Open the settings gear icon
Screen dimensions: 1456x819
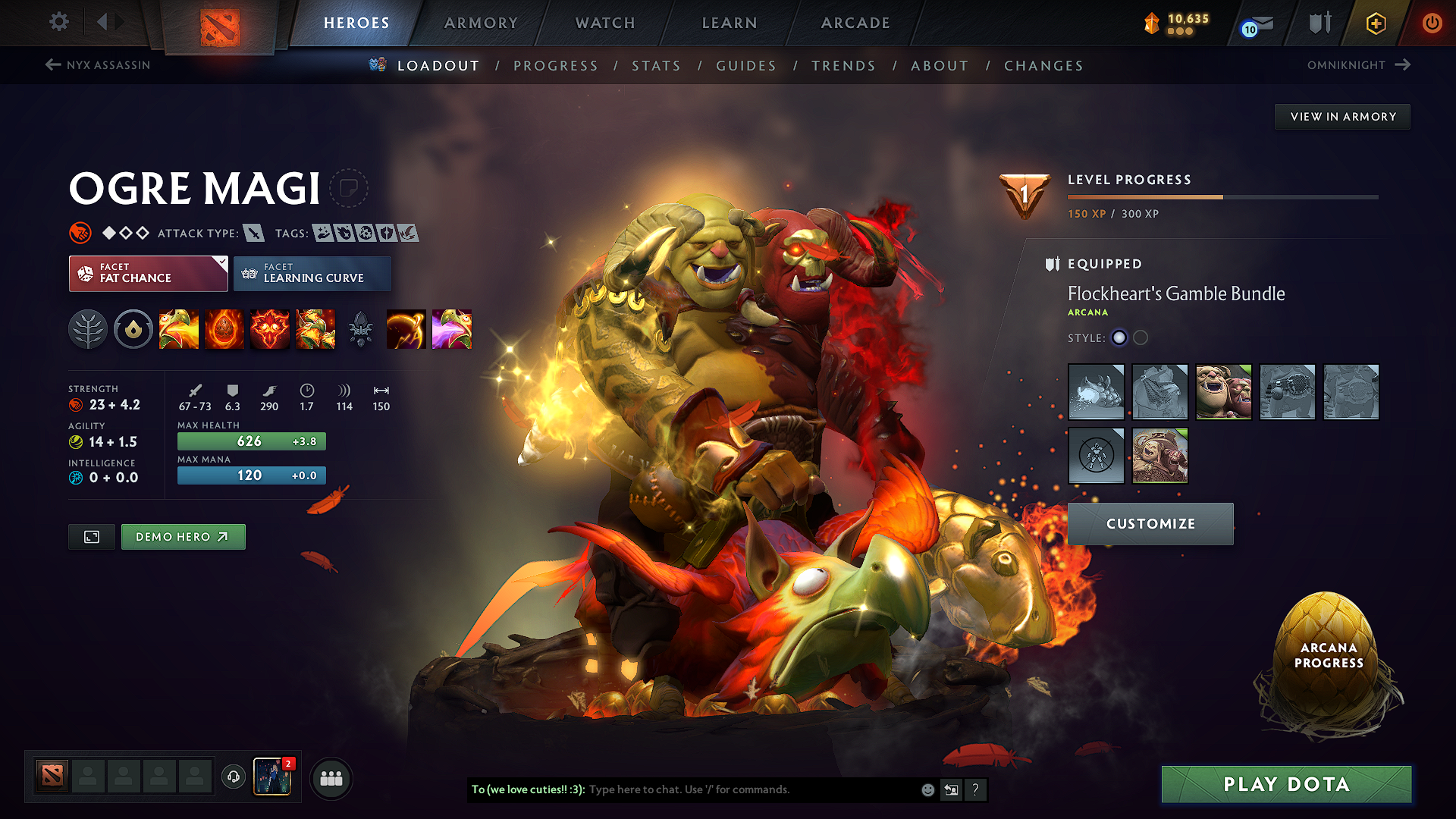[x=58, y=22]
